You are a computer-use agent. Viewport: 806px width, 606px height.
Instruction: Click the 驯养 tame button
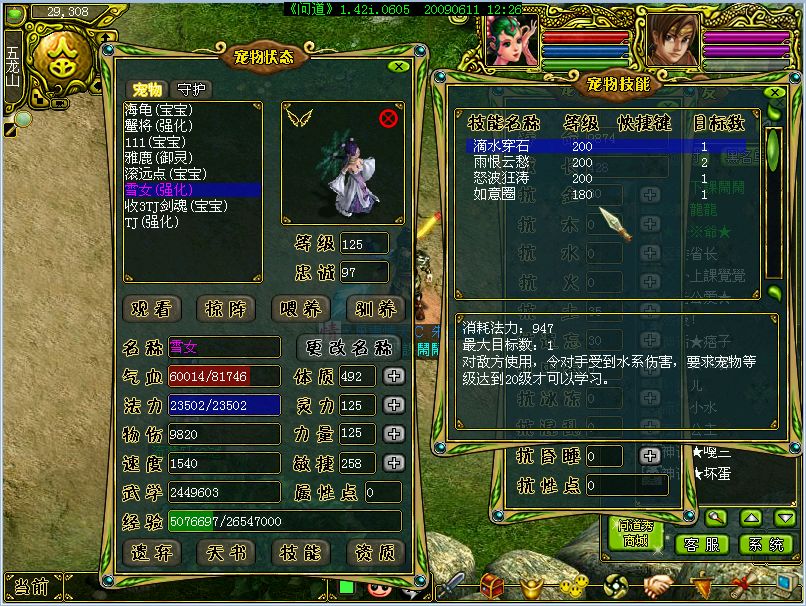[375, 308]
